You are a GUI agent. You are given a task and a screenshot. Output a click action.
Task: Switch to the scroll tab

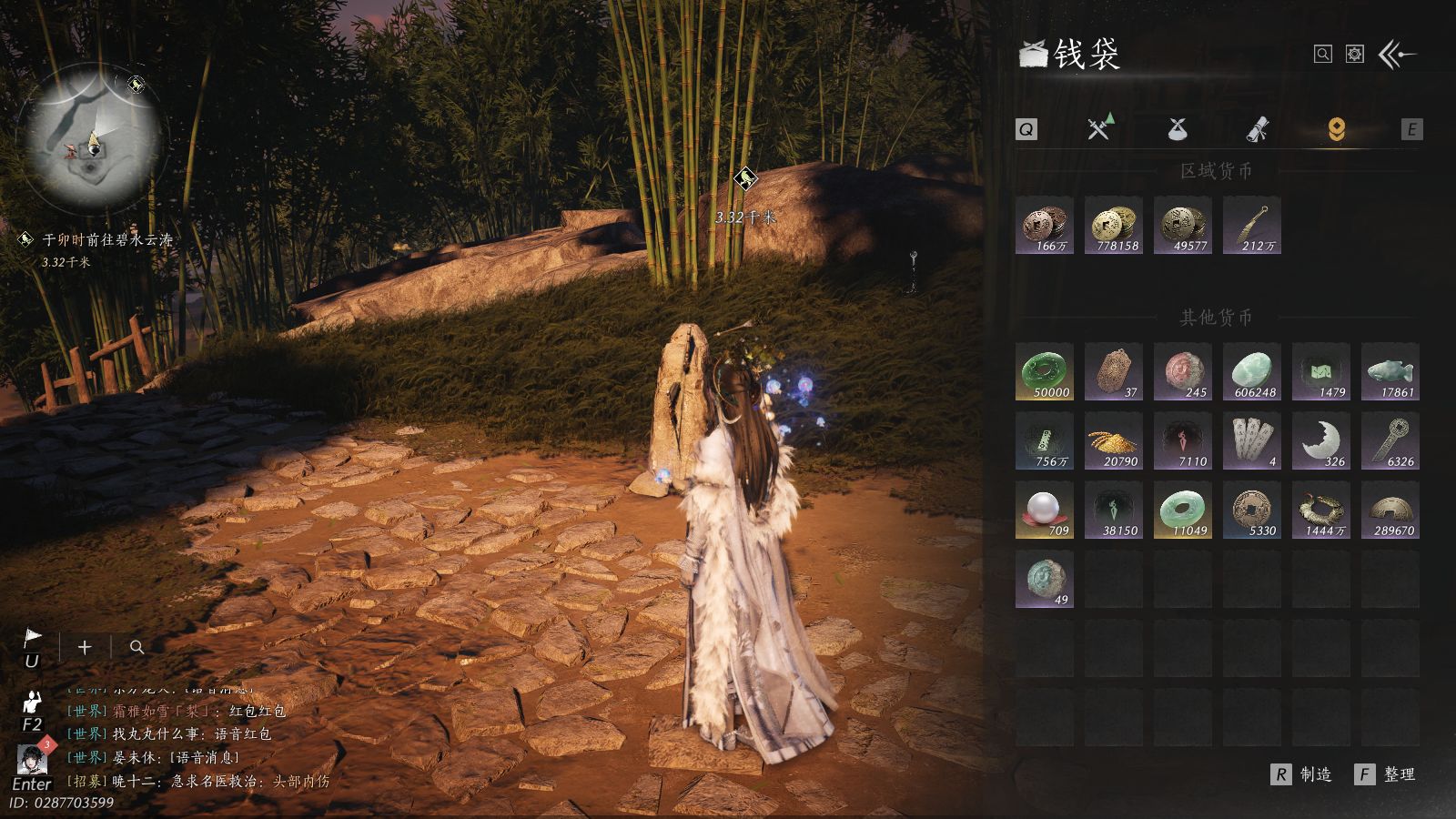click(x=1258, y=129)
